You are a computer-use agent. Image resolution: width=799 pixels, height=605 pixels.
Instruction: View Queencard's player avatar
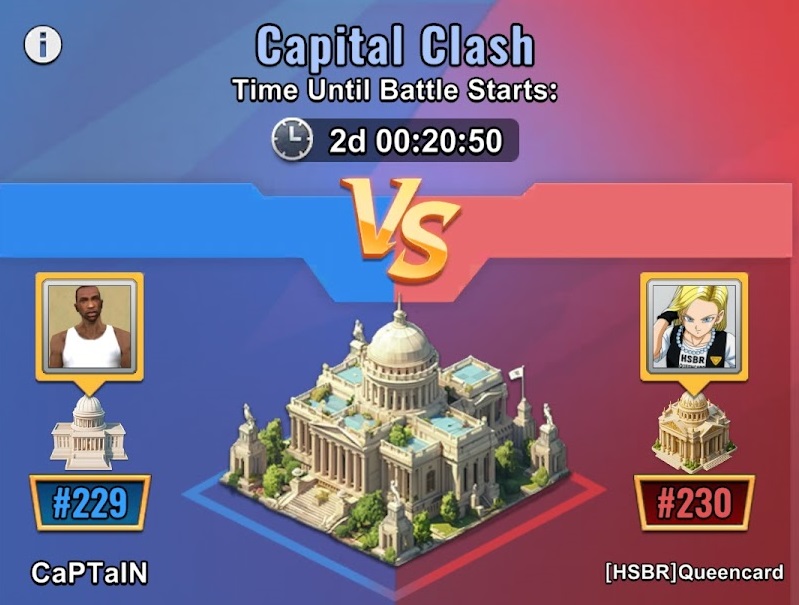click(x=695, y=326)
